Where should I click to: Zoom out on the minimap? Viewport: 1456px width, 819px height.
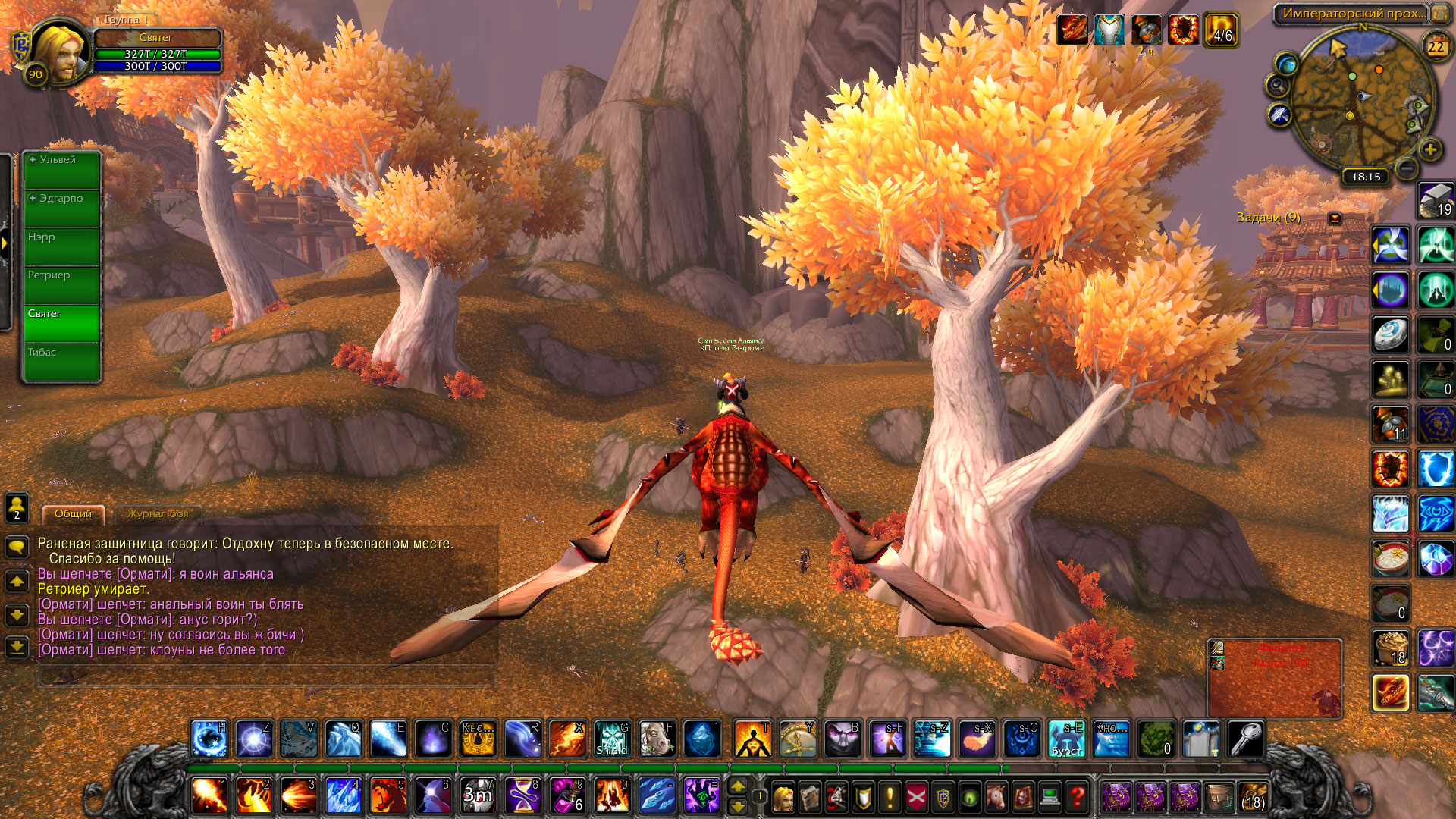click(1406, 168)
